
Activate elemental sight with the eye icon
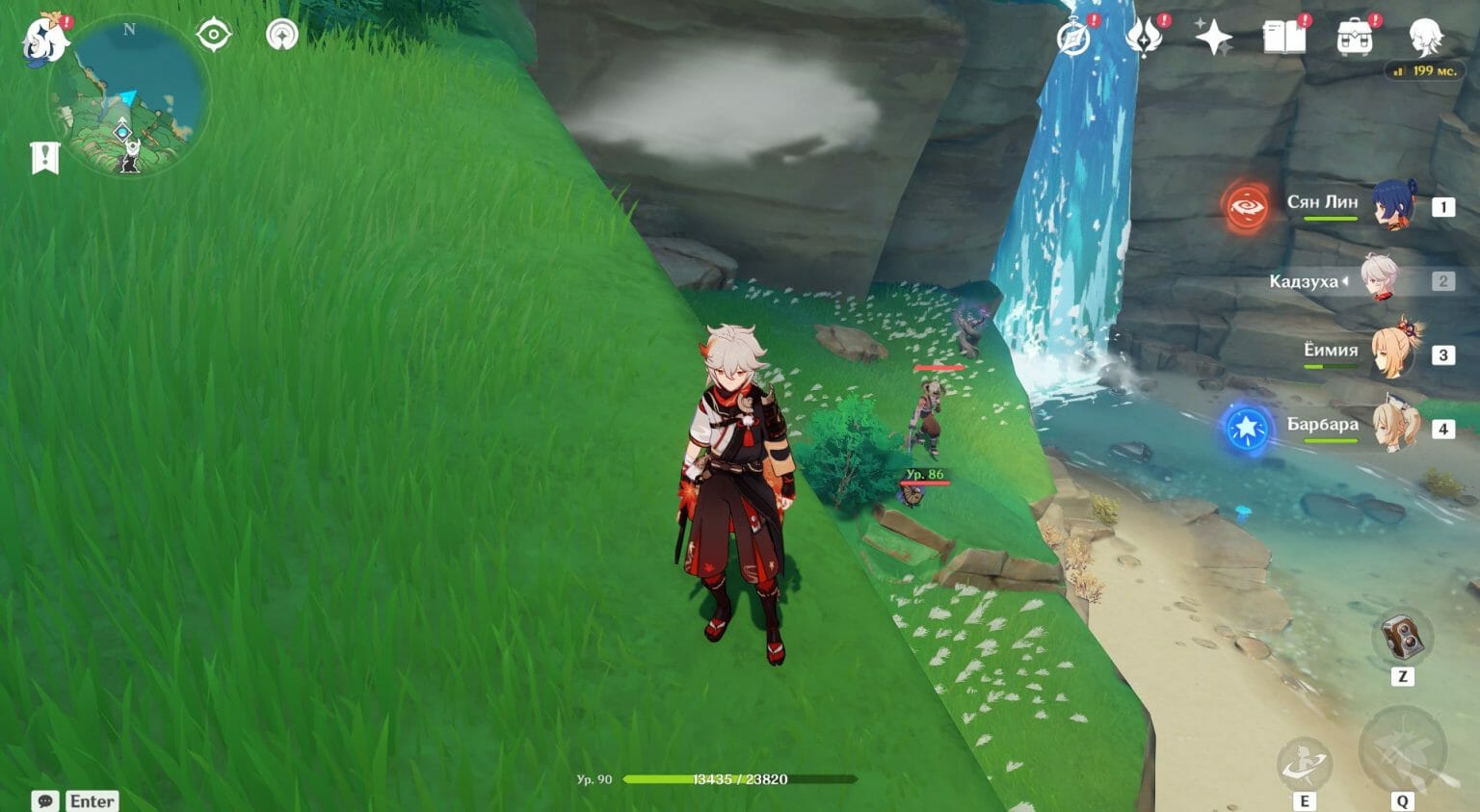tap(214, 35)
